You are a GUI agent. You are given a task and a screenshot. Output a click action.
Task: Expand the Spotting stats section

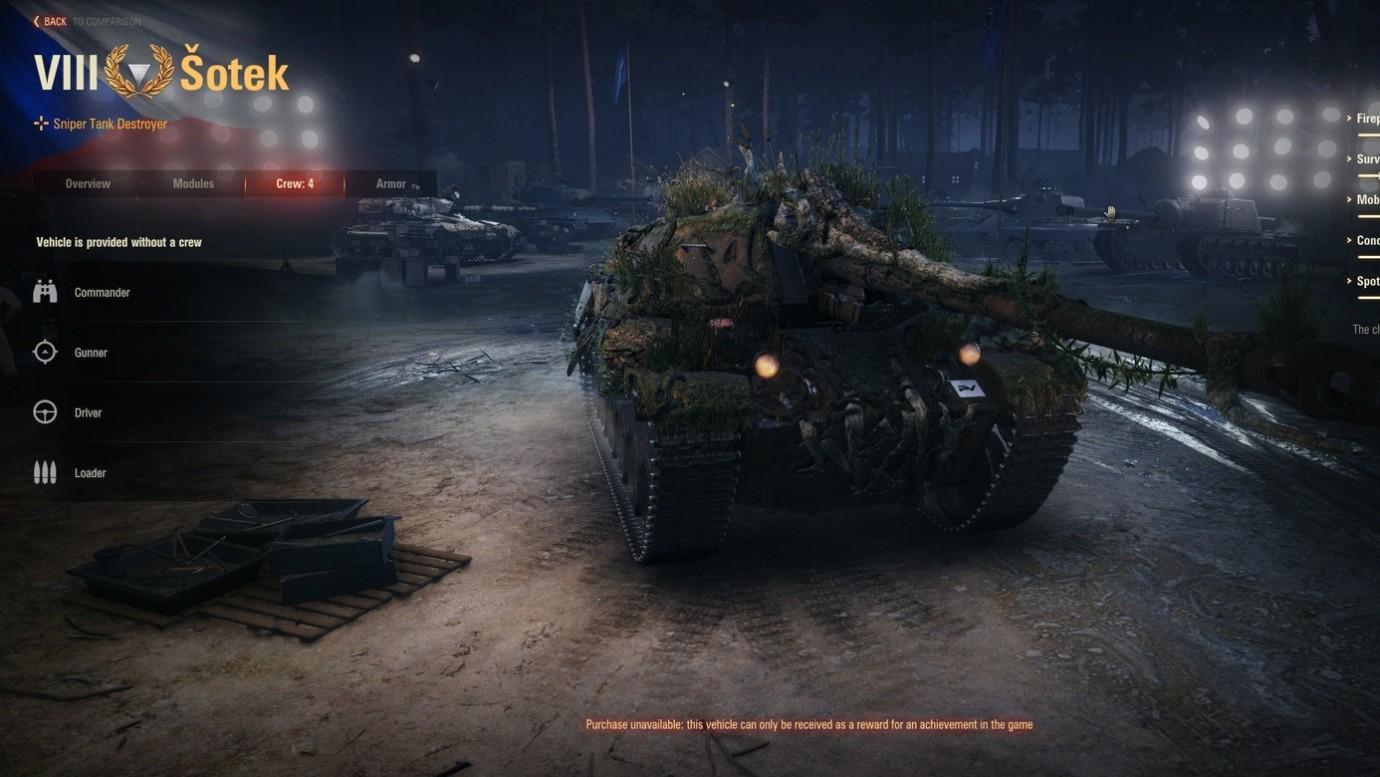click(x=1365, y=281)
